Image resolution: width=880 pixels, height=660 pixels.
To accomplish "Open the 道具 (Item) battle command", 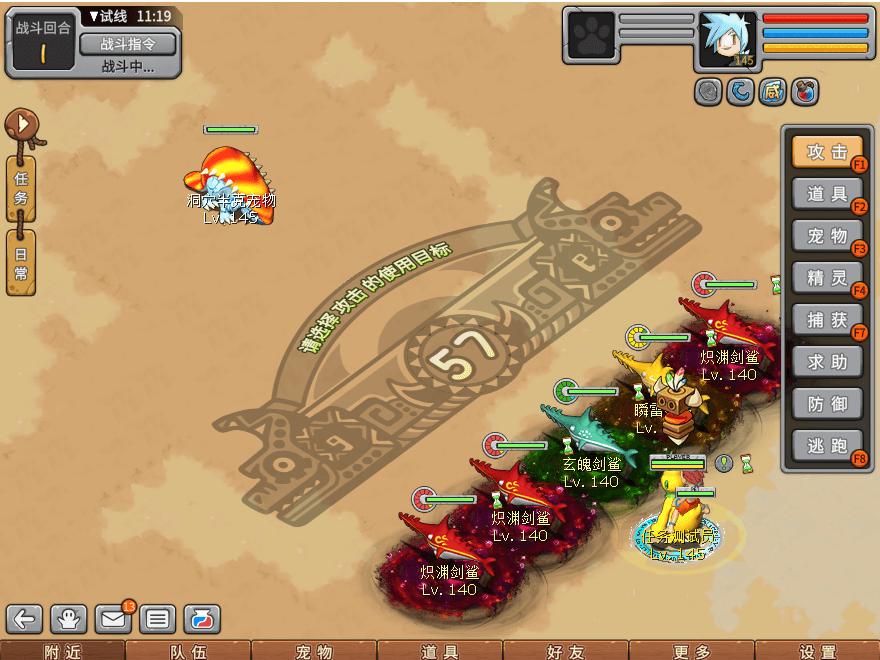I will 827,194.
